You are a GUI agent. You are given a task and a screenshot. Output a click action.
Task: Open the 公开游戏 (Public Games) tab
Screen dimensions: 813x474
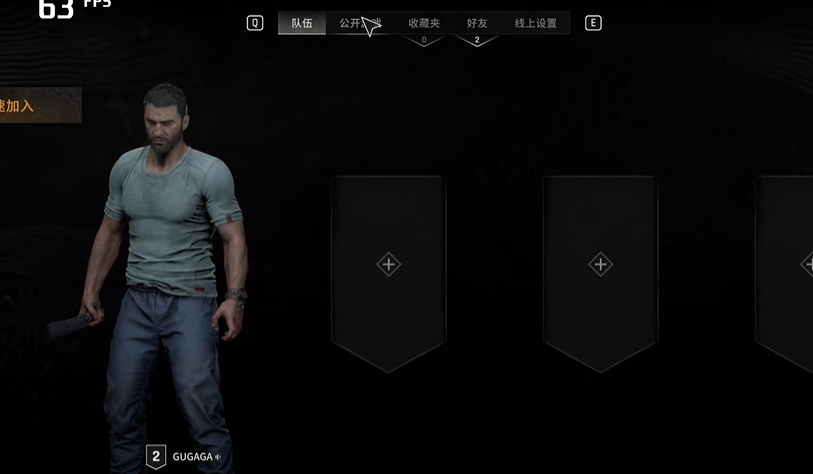[x=359, y=23]
